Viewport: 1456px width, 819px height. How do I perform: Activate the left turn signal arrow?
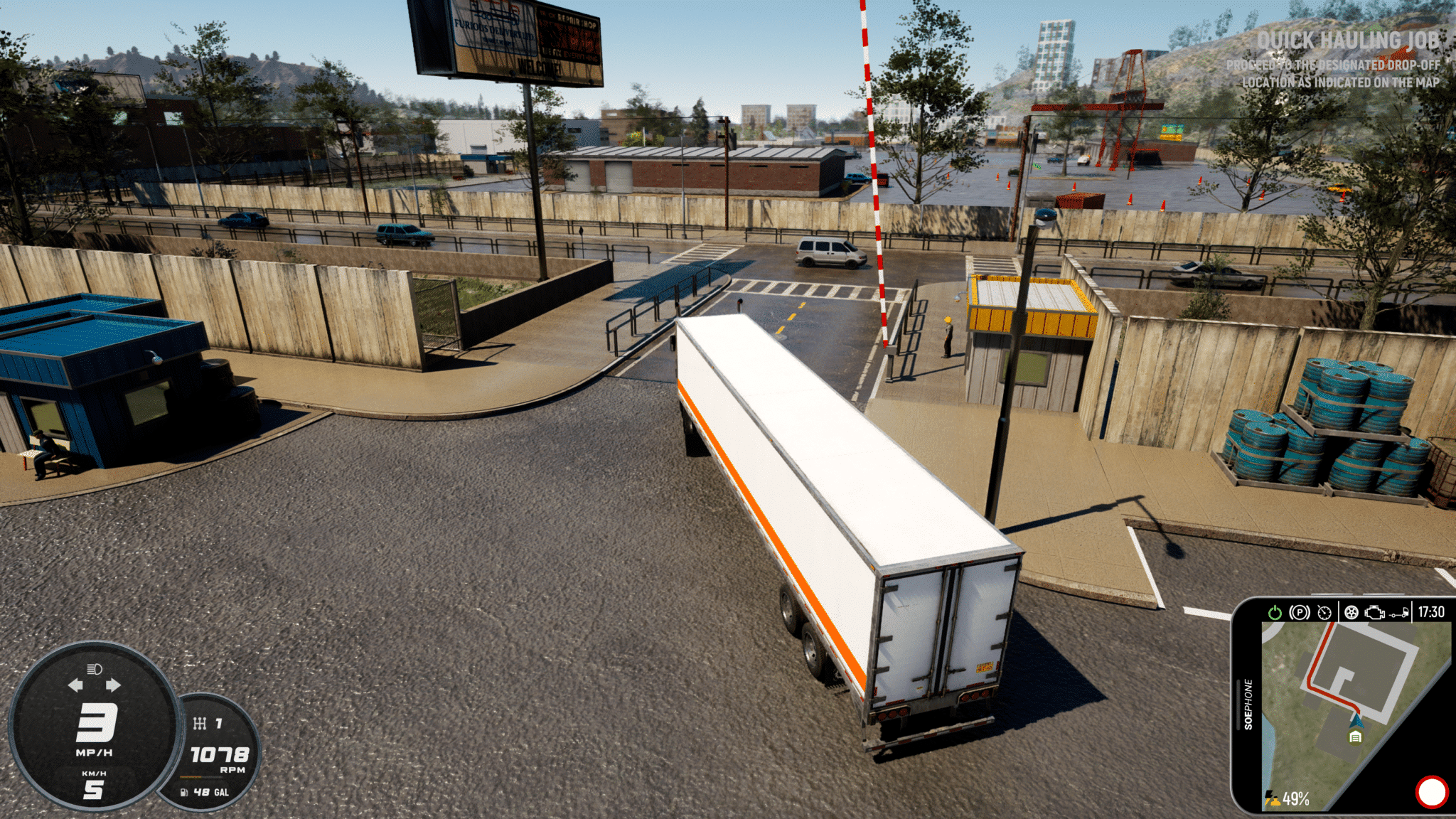[x=75, y=685]
